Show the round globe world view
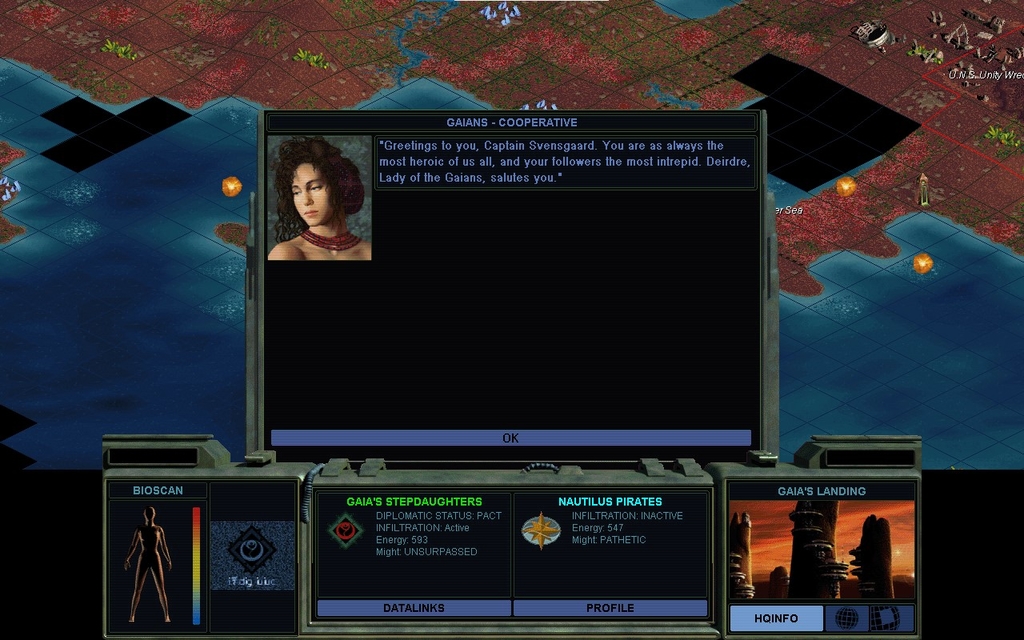Viewport: 1024px width, 640px height. (846, 618)
